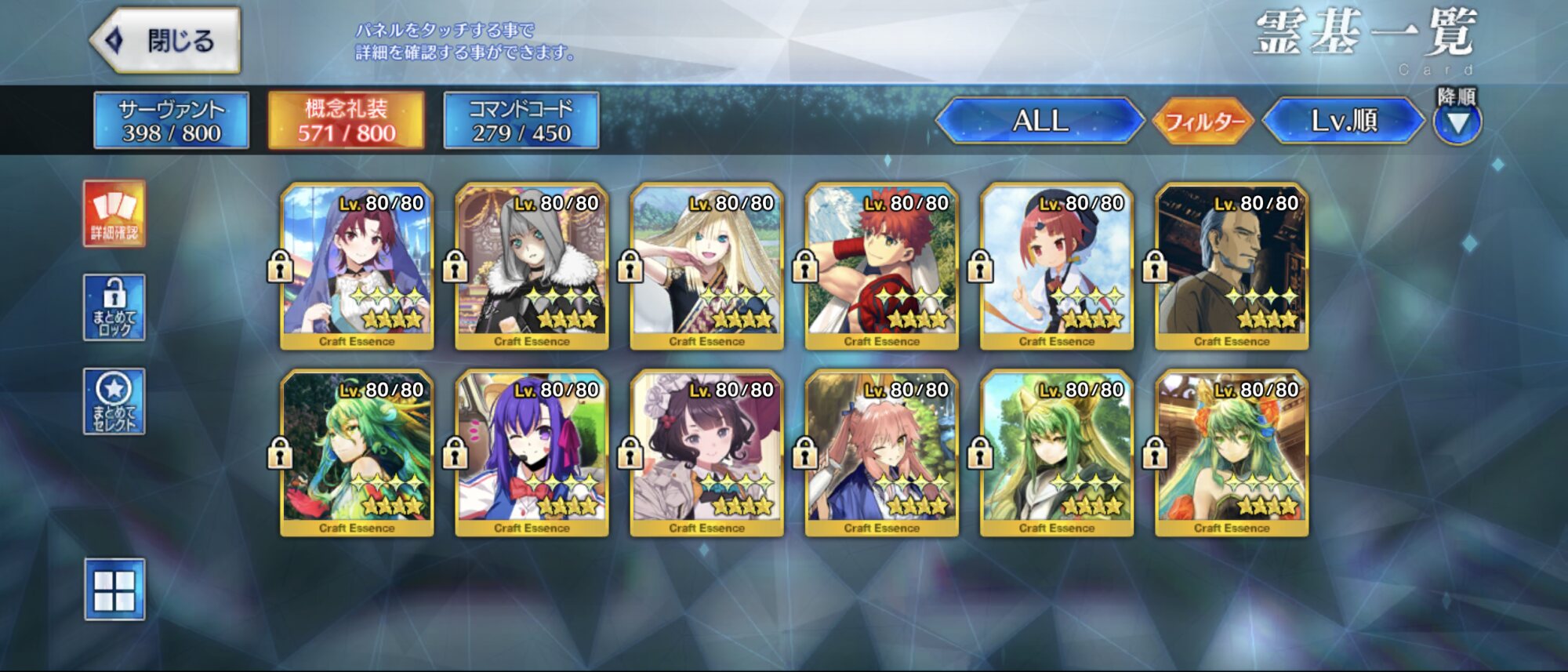
Task: Click the ALL class filter button
Action: (x=1040, y=121)
